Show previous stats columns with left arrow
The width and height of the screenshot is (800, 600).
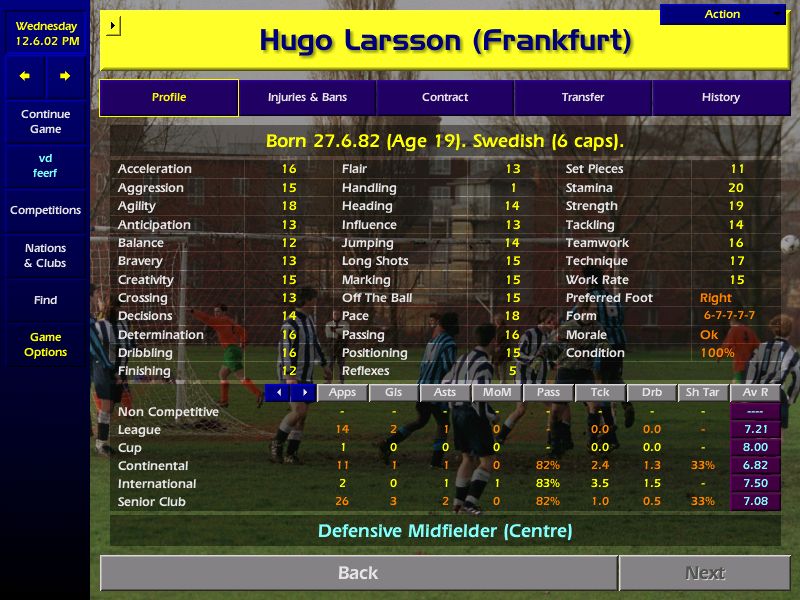coord(279,393)
